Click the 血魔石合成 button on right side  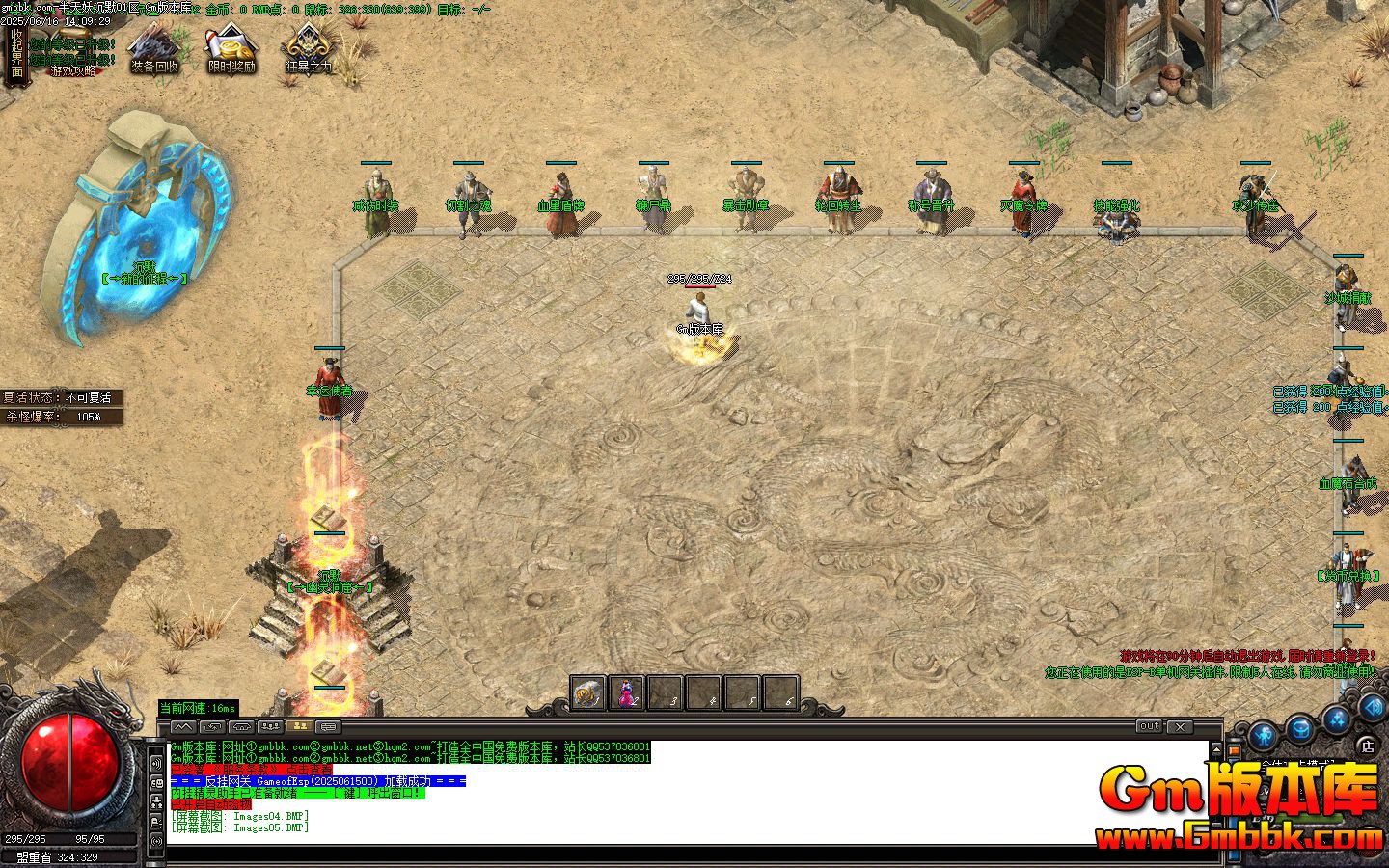(1348, 484)
